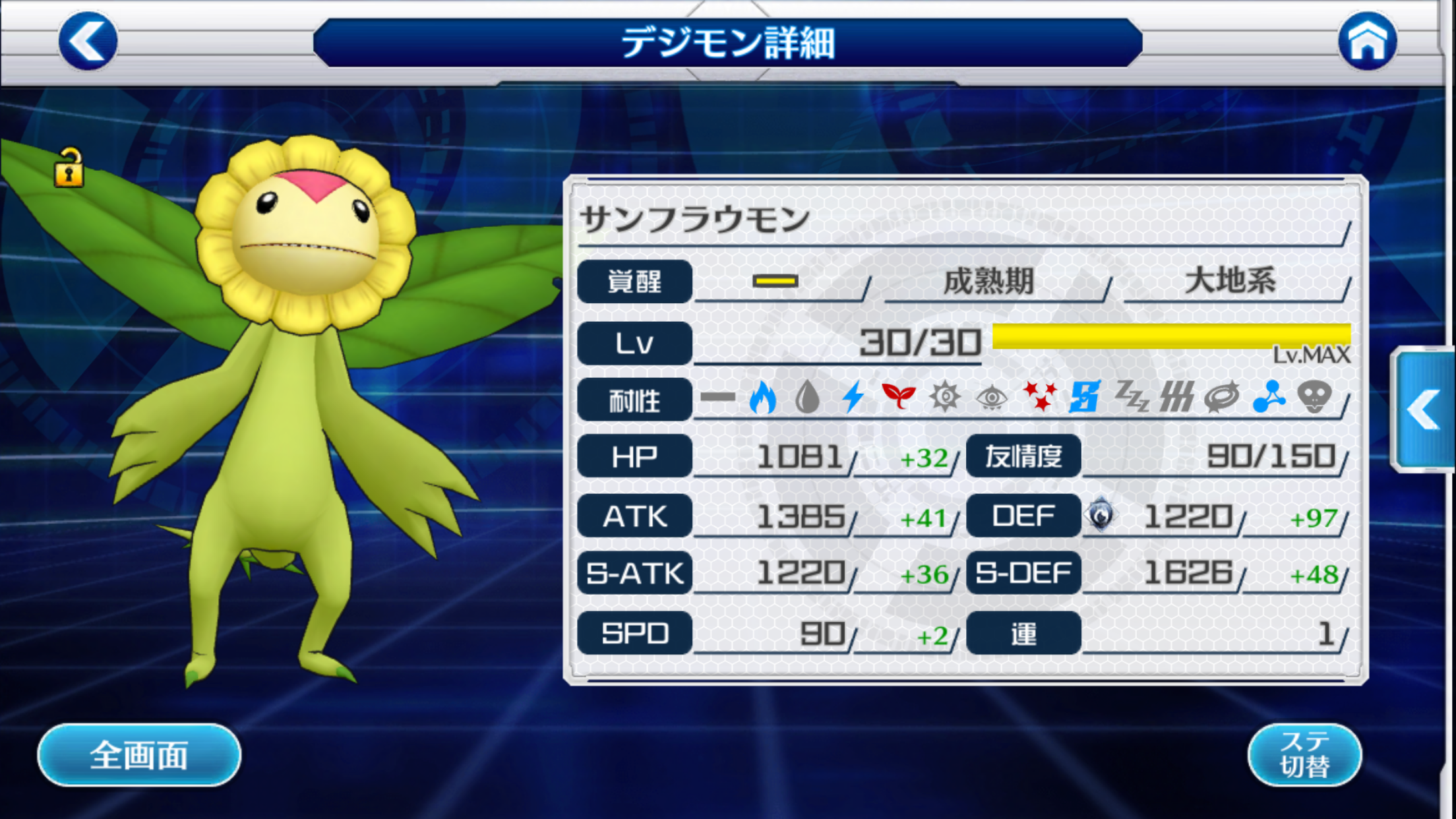1456x819 pixels.
Task: Toggle the padlock icon on Sunflowmon
Action: [x=69, y=168]
